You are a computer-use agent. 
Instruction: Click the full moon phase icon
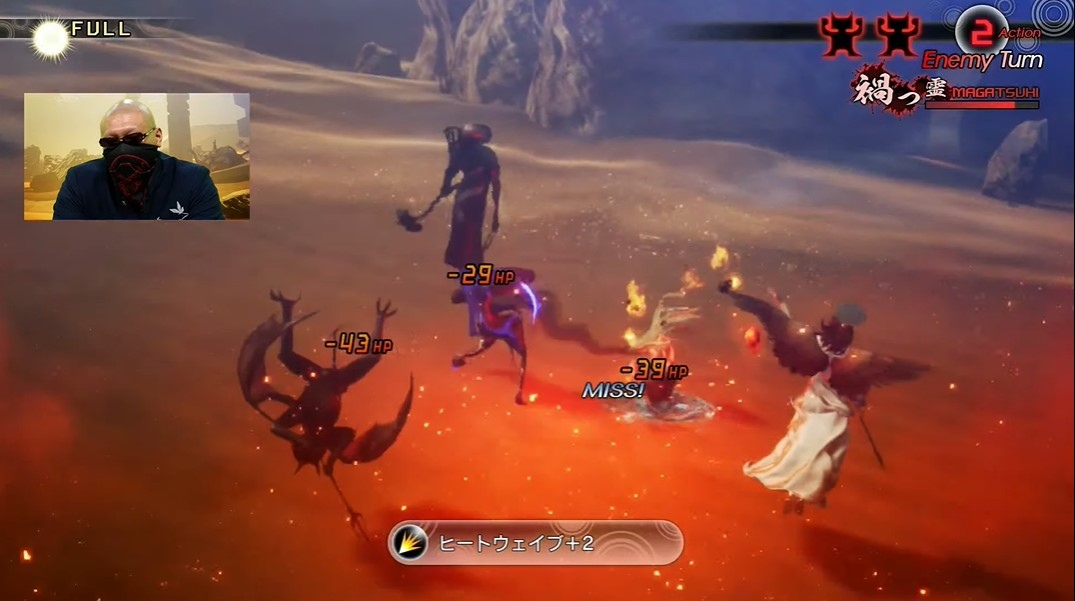49,37
